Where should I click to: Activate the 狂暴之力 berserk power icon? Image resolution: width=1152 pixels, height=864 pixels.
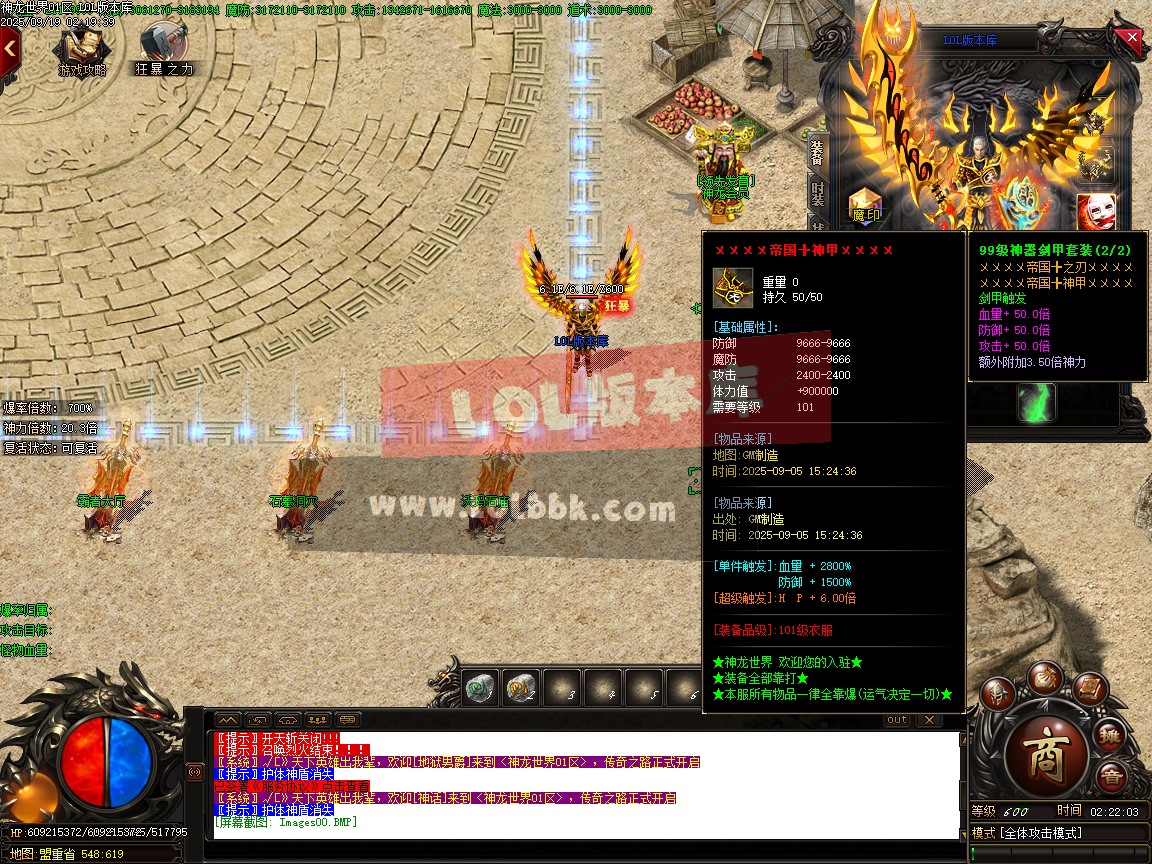click(x=163, y=50)
